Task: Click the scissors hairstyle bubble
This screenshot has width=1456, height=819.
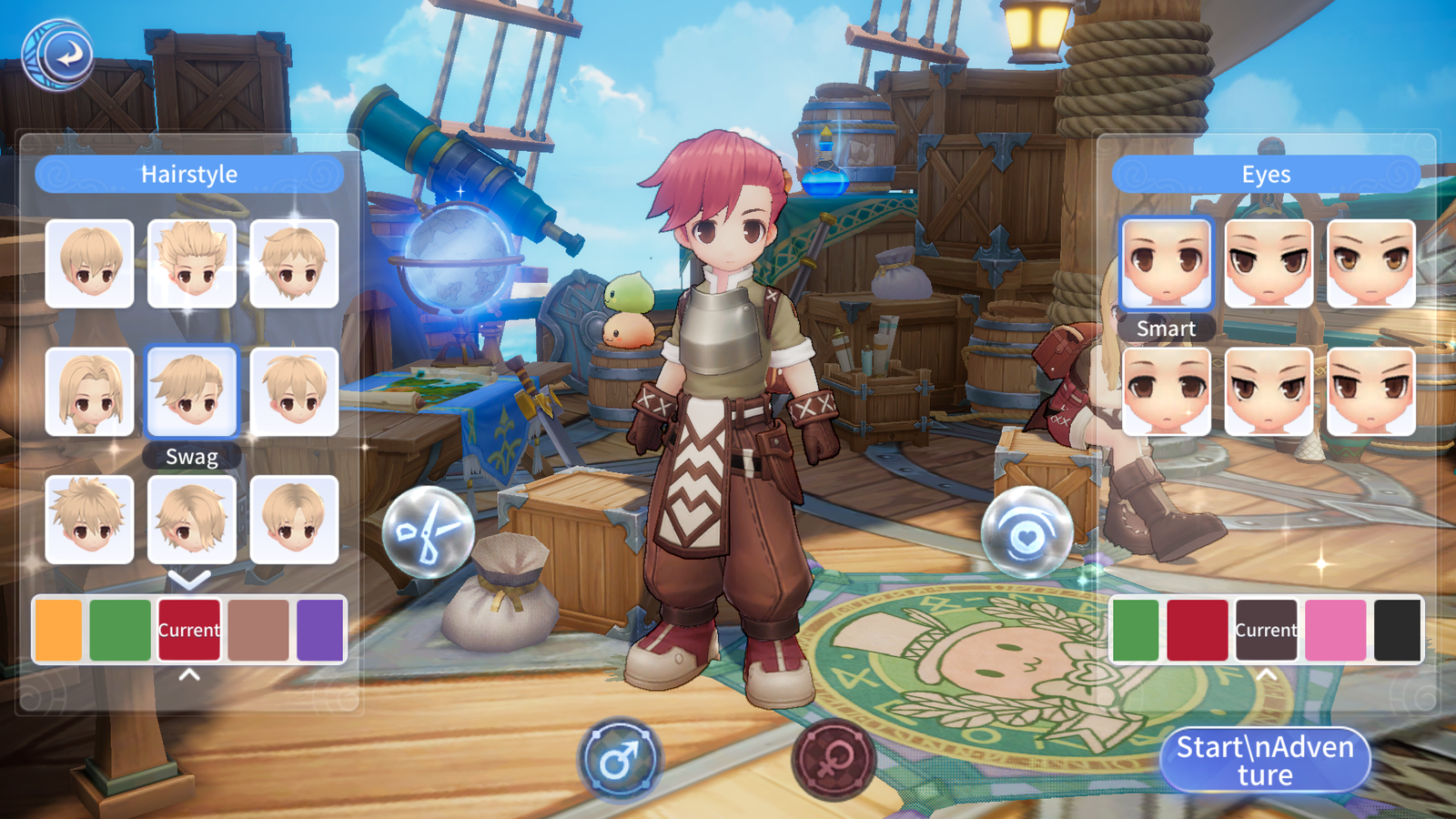Action: point(428,532)
